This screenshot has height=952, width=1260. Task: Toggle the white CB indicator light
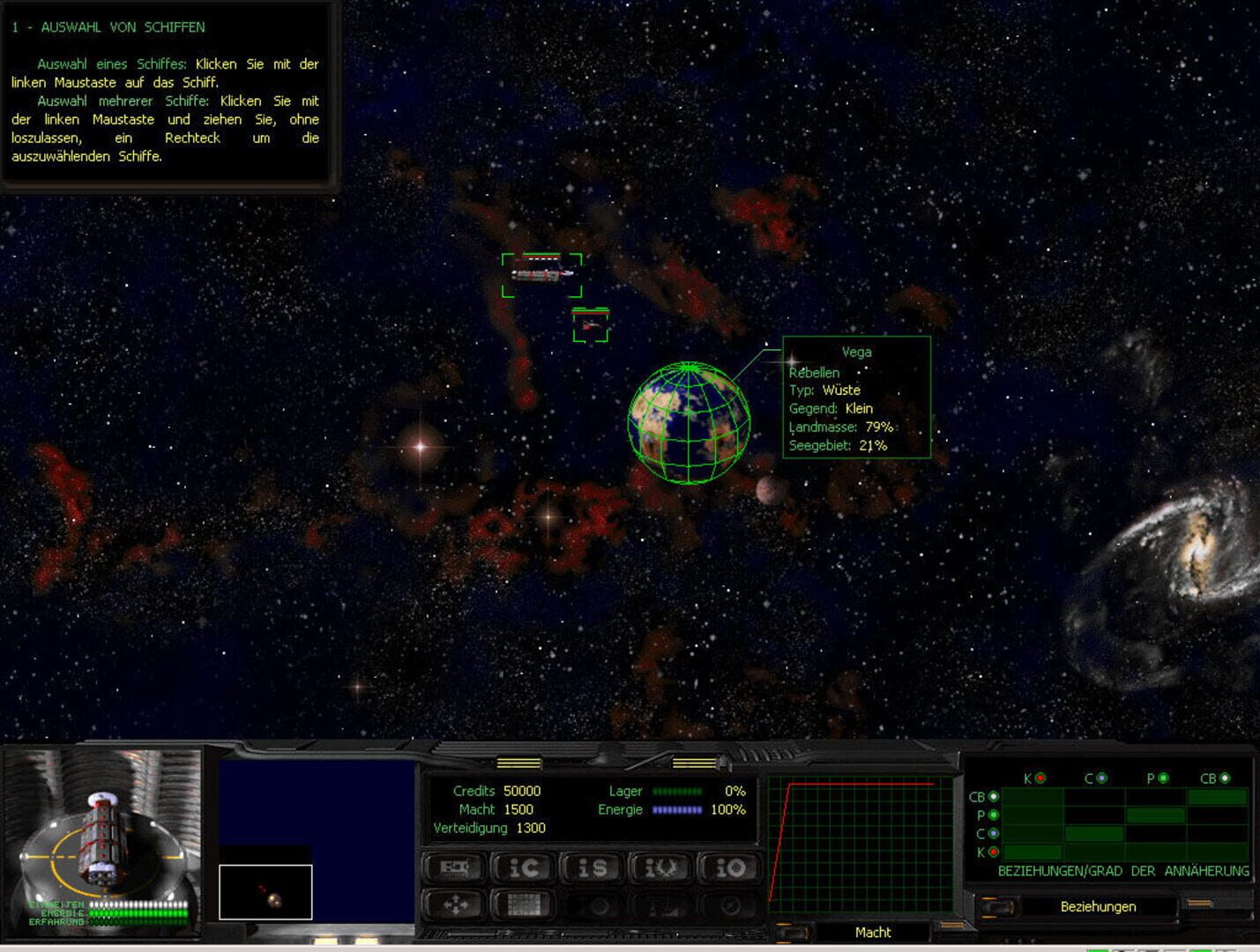[x=1226, y=778]
